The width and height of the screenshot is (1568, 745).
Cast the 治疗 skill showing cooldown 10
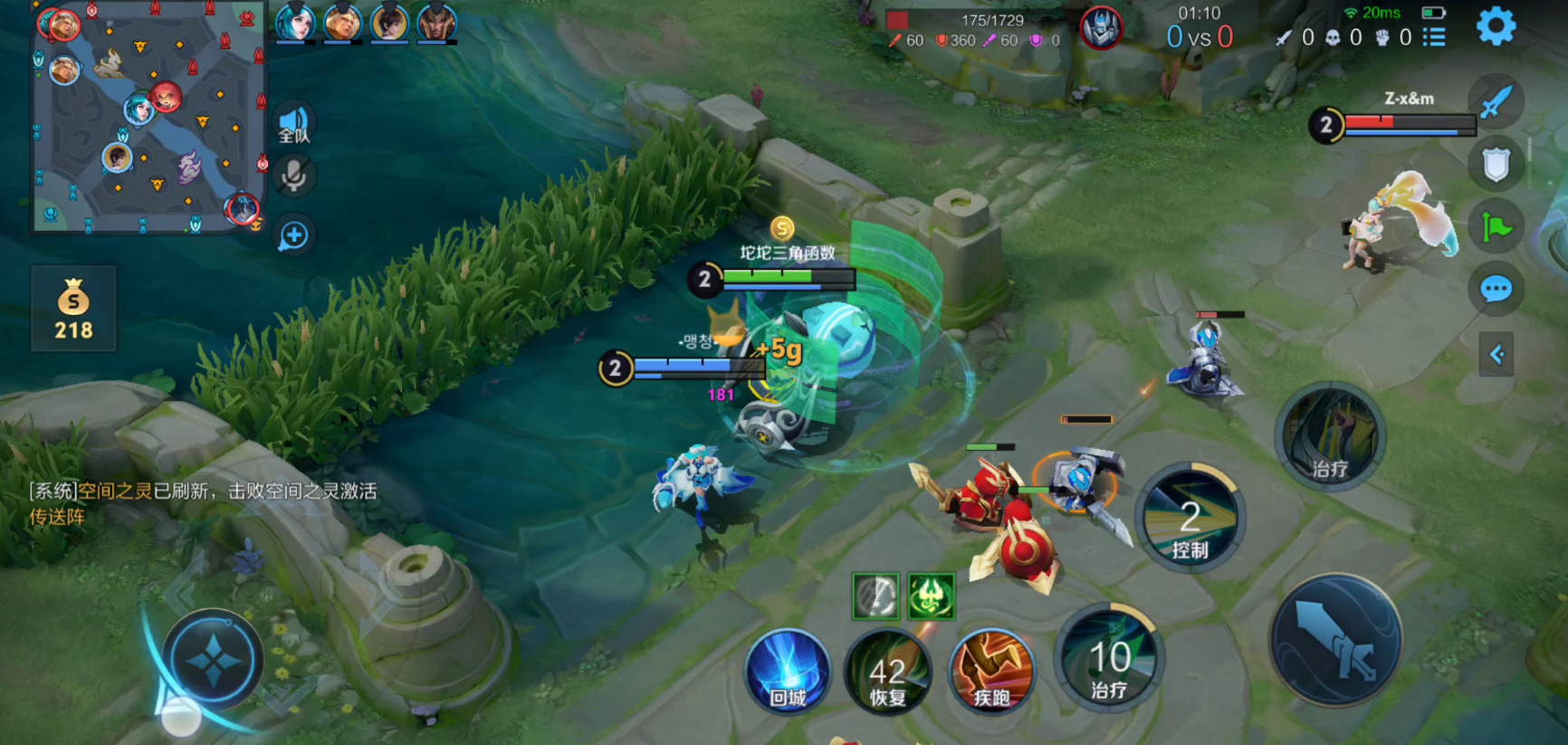1109,659
